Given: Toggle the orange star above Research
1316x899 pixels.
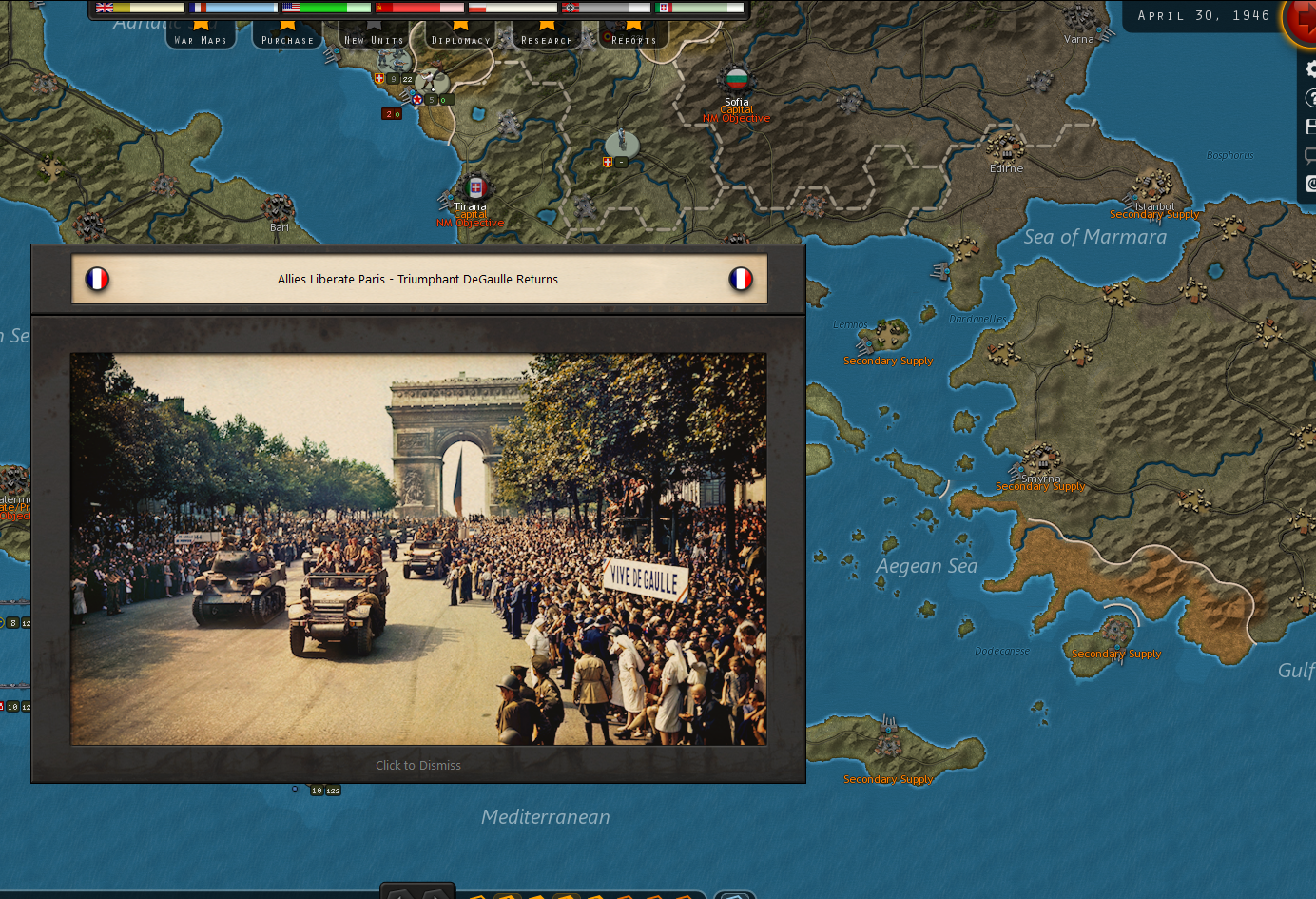Looking at the screenshot, I should 545,26.
